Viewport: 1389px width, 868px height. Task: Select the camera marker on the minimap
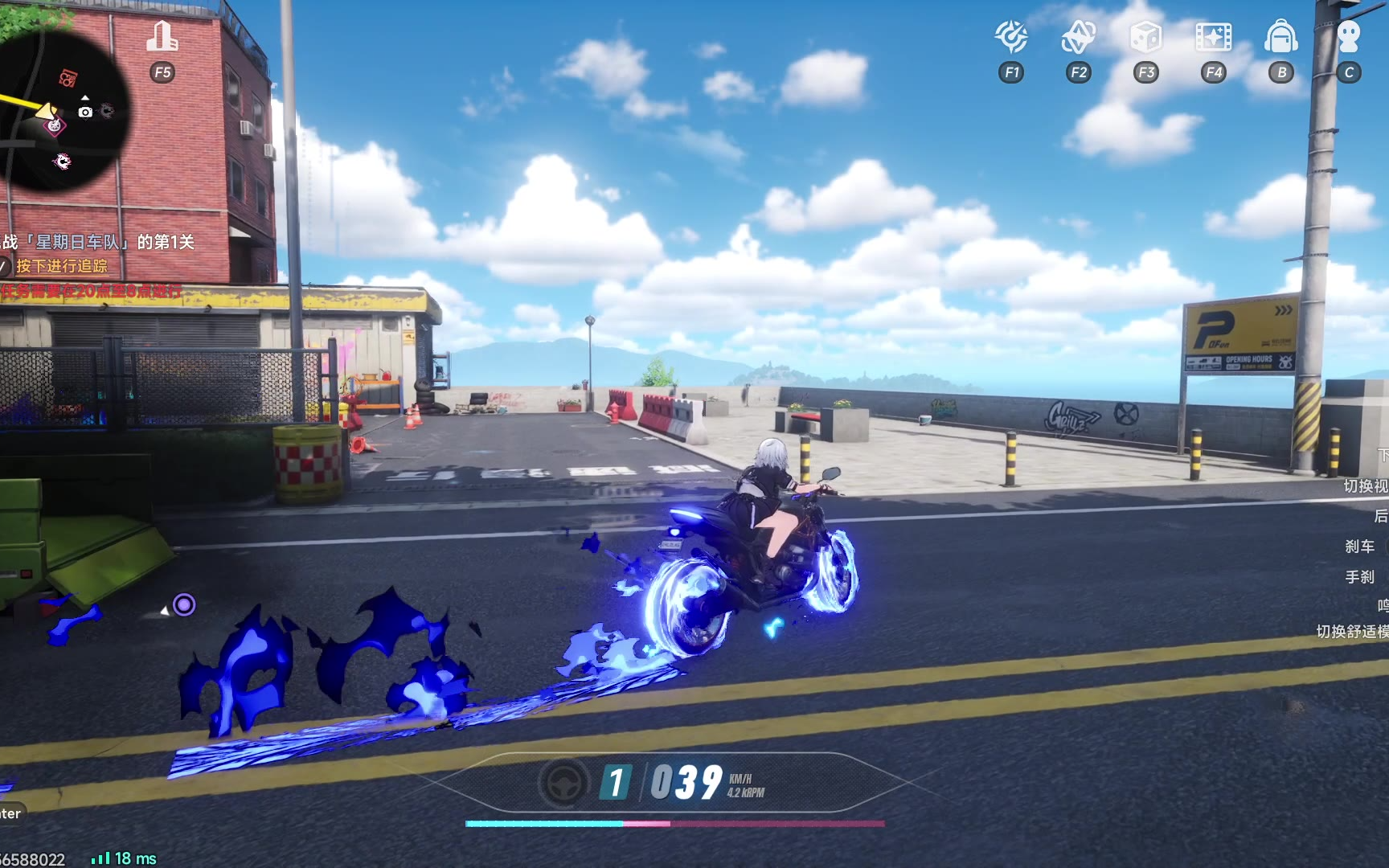[85, 112]
